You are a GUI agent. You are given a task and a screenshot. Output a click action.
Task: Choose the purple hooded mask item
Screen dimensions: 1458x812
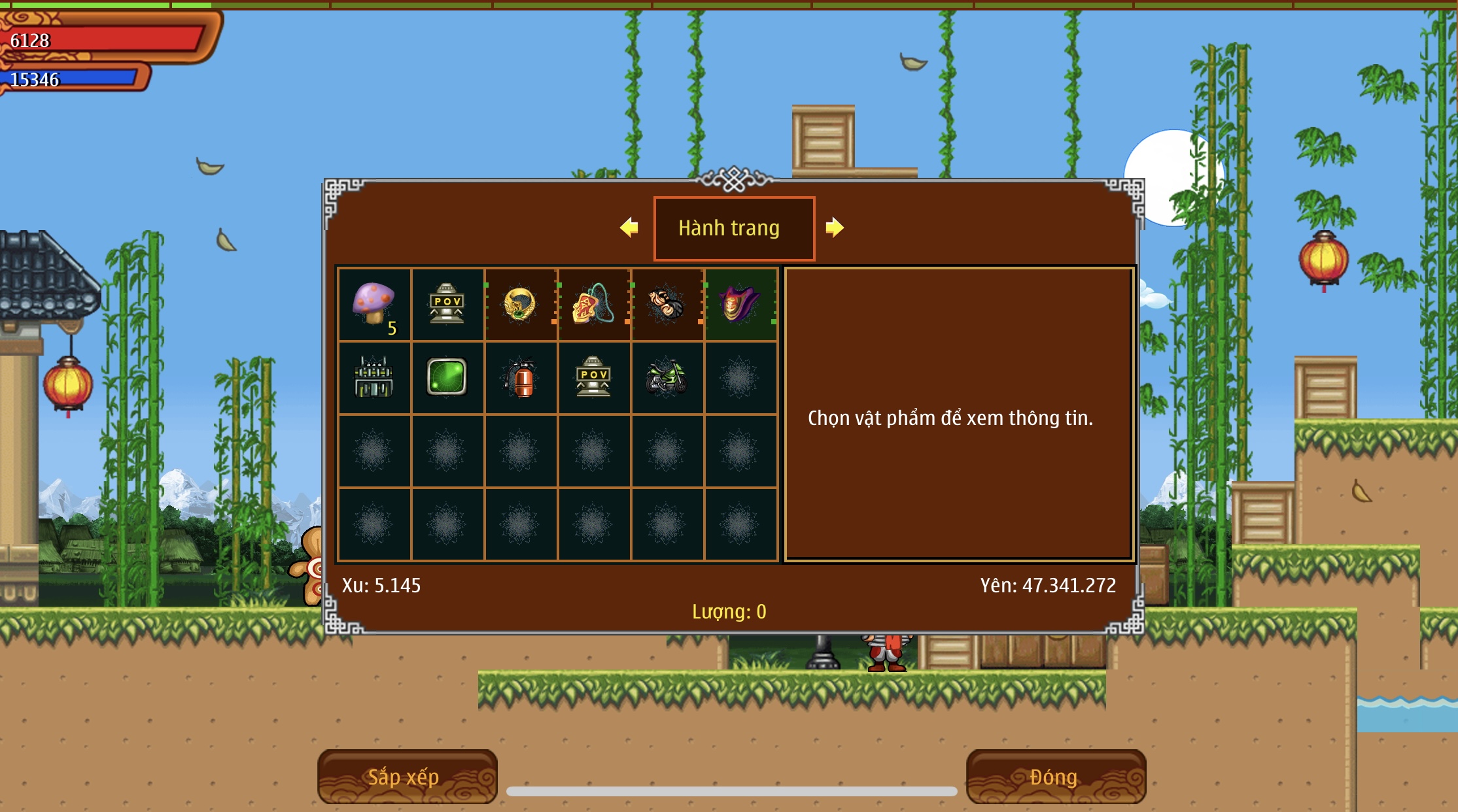click(x=740, y=305)
